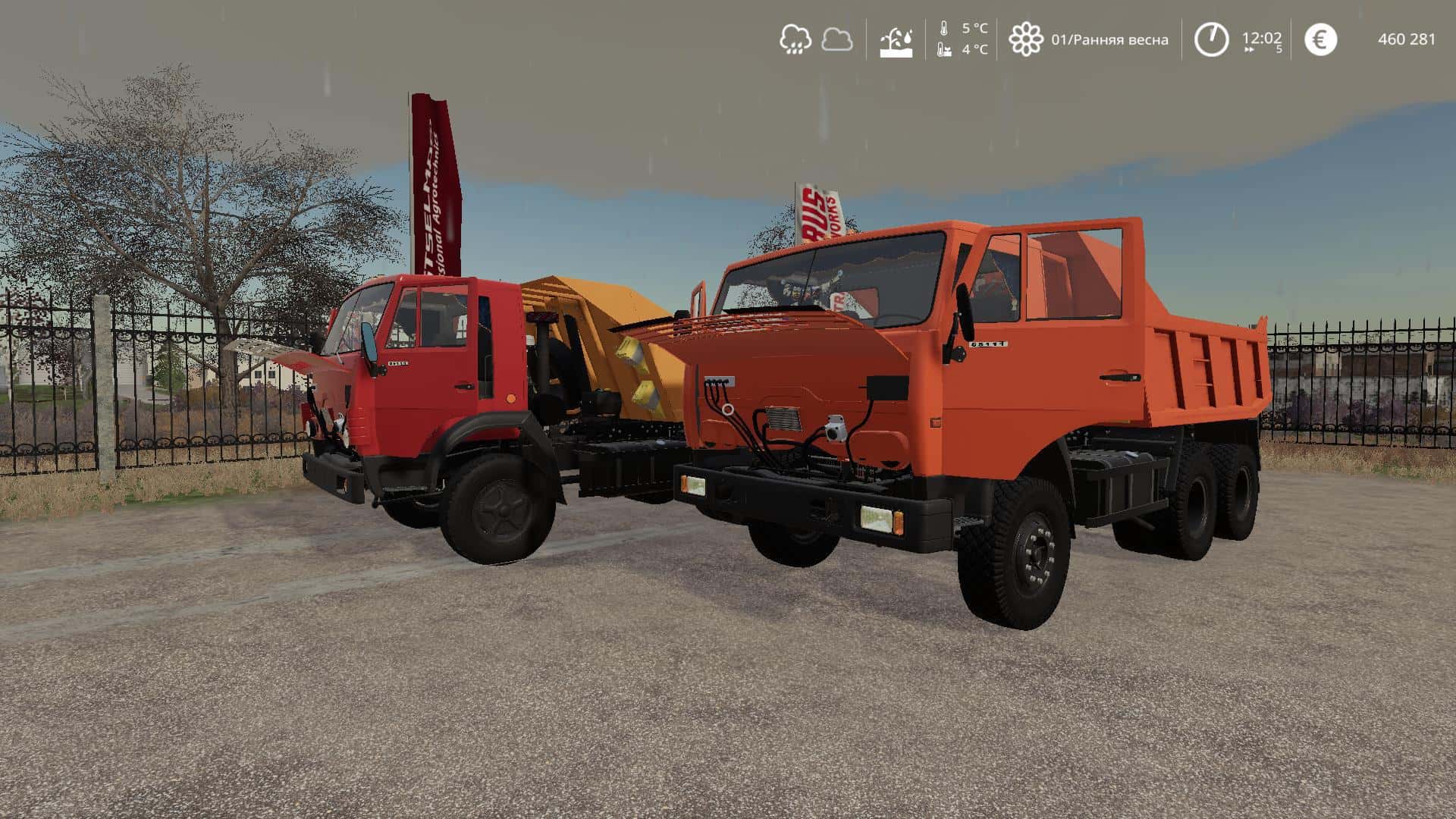1456x819 pixels.
Task: Click the rain cloud weather icon
Action: point(795,39)
